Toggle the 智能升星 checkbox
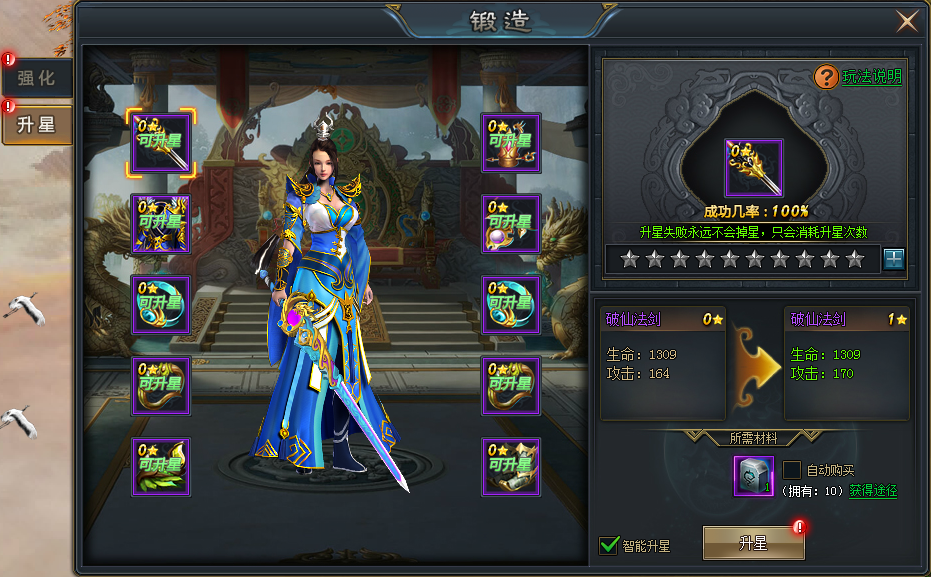Viewport: 931px width, 577px height. pos(608,545)
